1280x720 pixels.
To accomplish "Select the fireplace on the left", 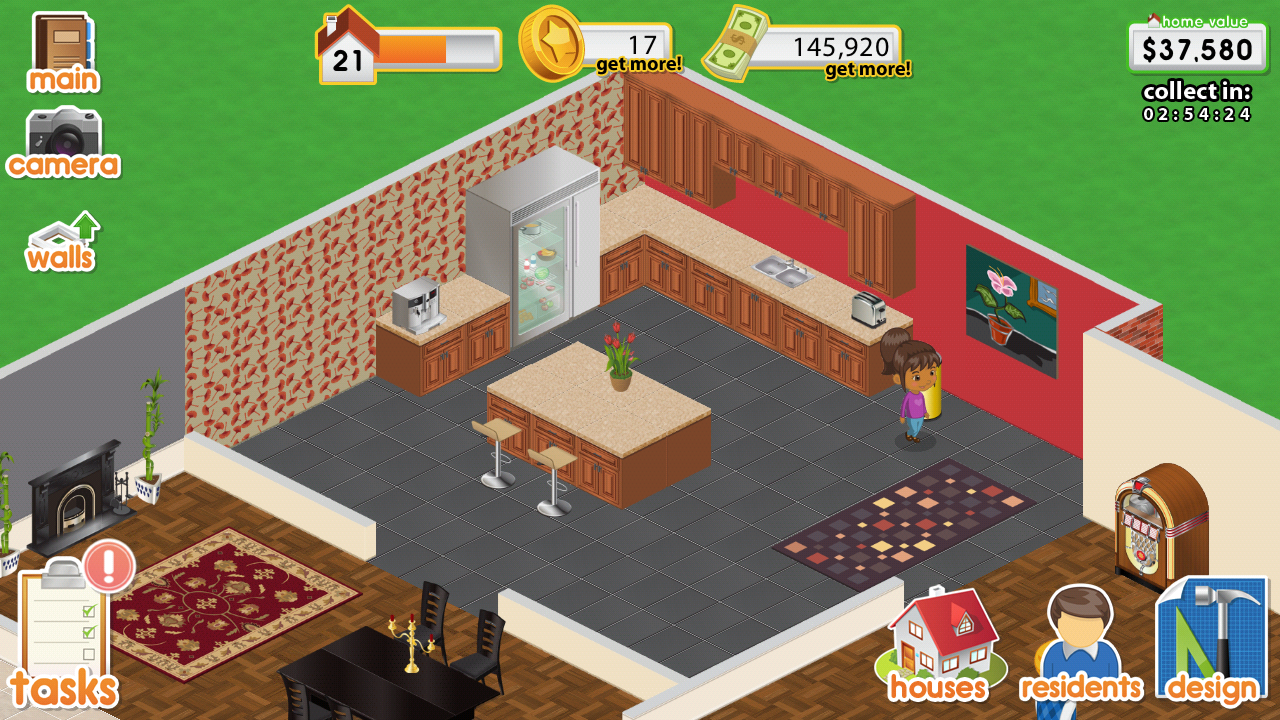I will tap(75, 490).
